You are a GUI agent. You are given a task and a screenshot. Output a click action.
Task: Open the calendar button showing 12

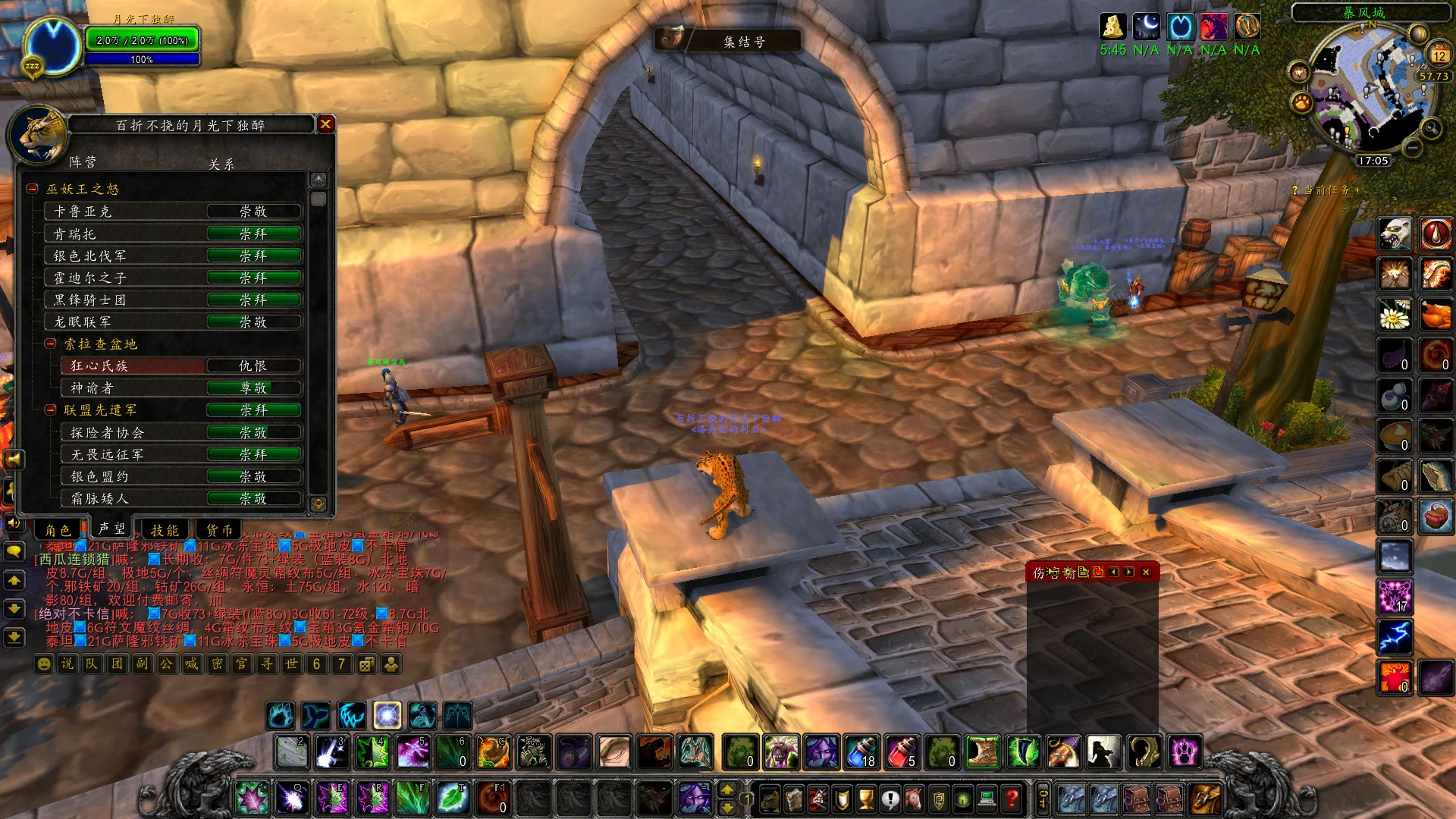[1439, 55]
